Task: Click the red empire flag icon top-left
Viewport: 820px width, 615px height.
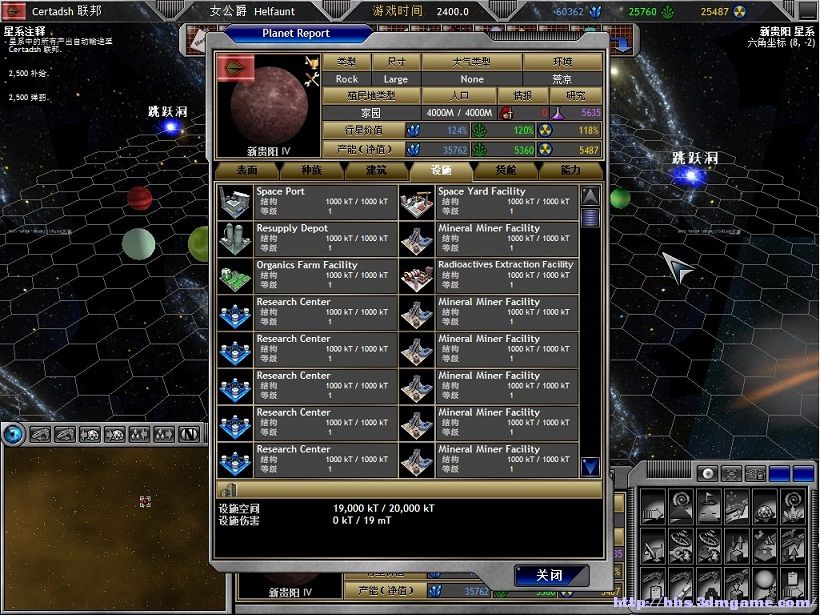Action: point(14,11)
